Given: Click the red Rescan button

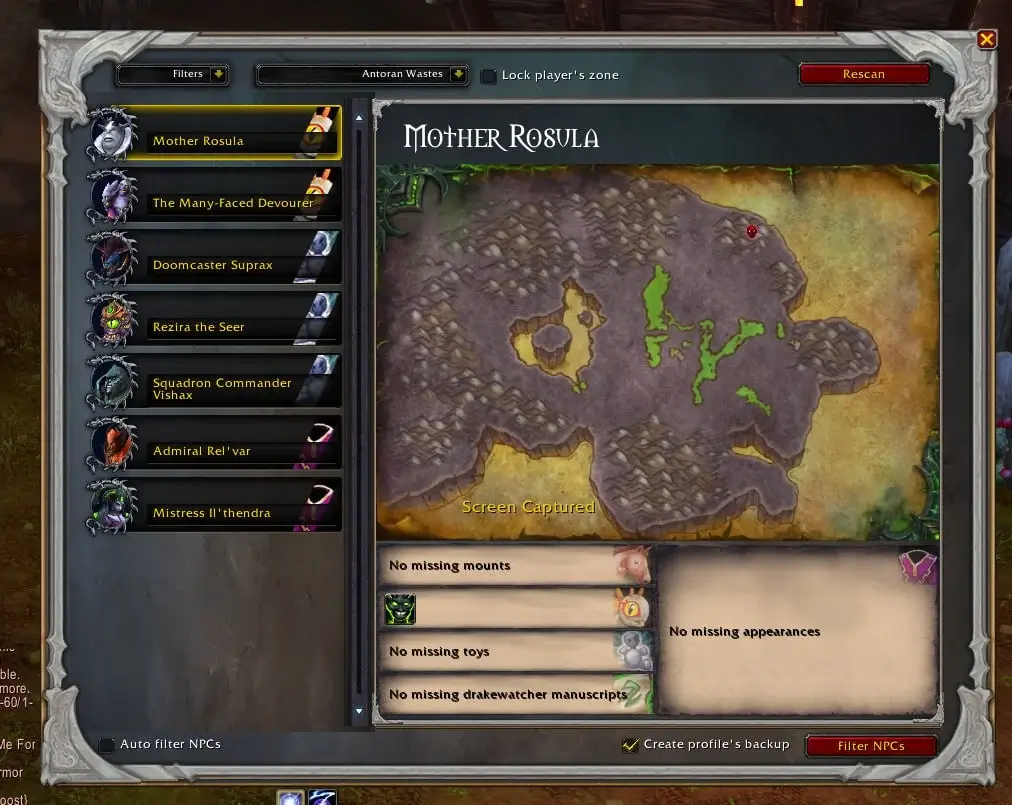Looking at the screenshot, I should pyautogui.click(x=863, y=74).
